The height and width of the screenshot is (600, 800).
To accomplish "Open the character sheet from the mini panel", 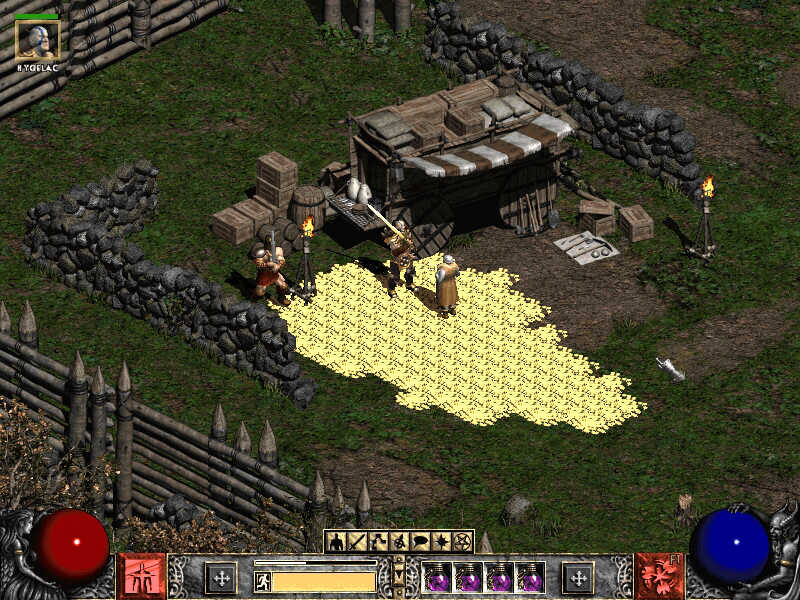I will tap(337, 541).
